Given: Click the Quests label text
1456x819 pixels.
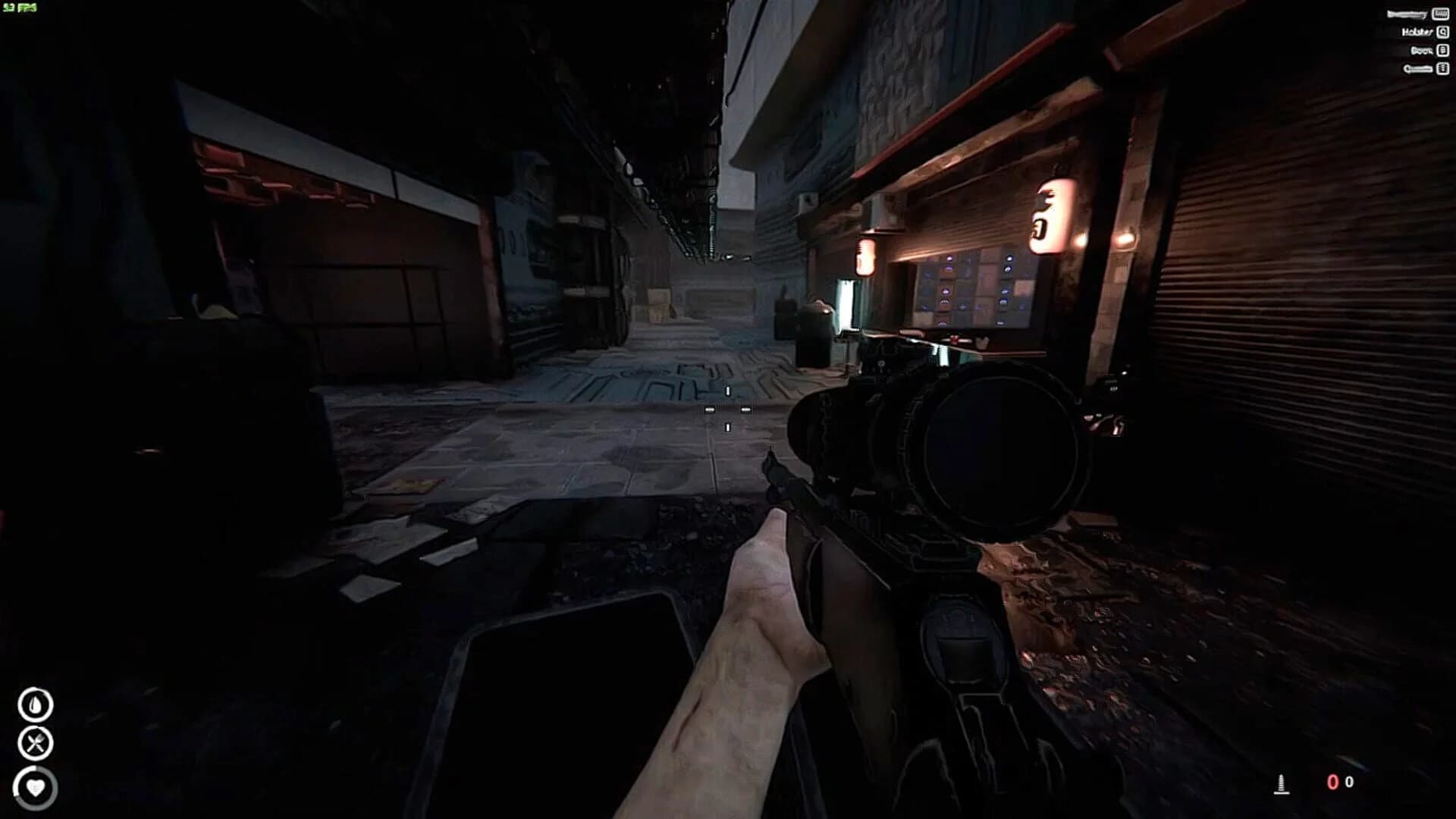Looking at the screenshot, I should pos(1418,68).
